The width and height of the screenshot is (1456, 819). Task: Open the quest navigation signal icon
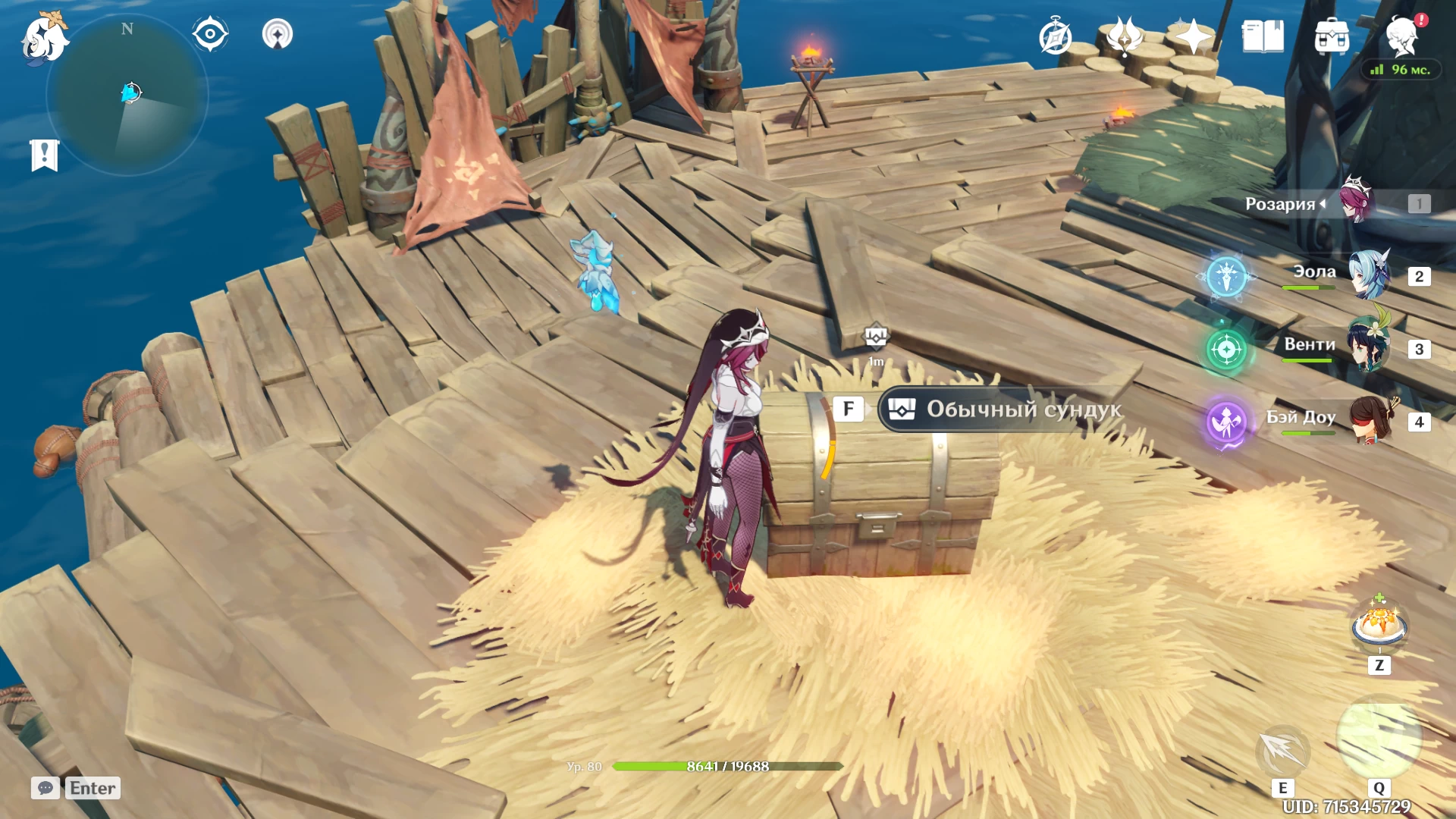278,34
